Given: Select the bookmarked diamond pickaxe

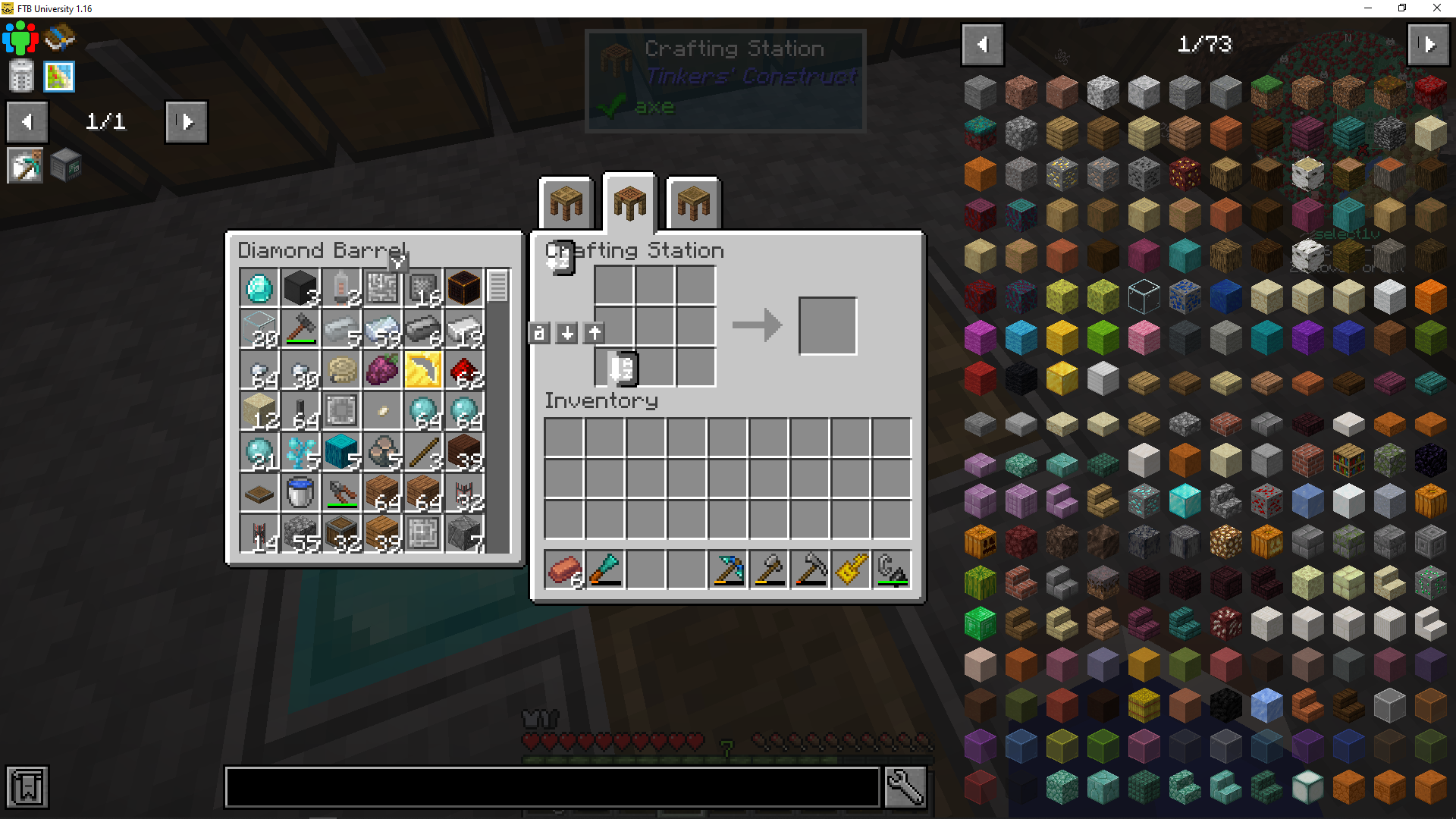Looking at the screenshot, I should tap(25, 165).
